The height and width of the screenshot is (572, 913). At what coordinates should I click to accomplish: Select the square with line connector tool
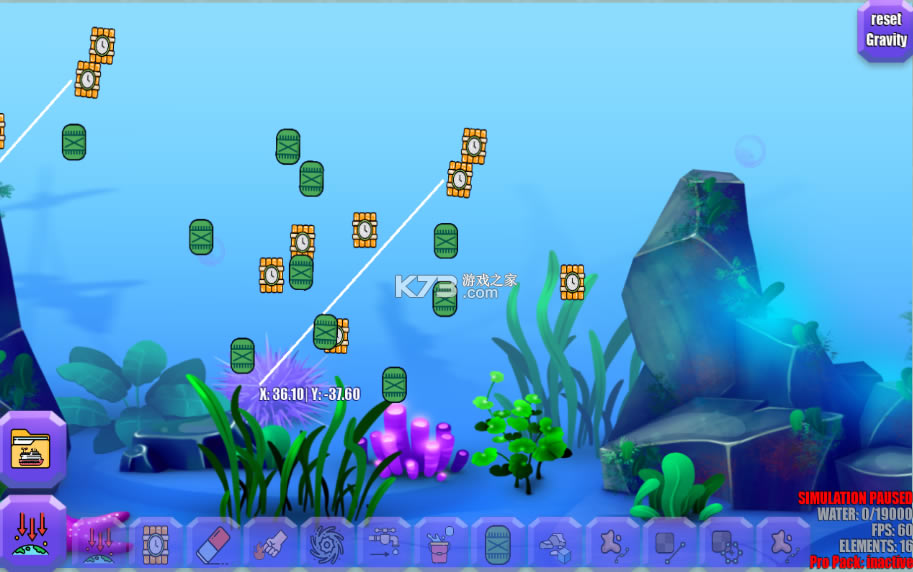coord(670,544)
